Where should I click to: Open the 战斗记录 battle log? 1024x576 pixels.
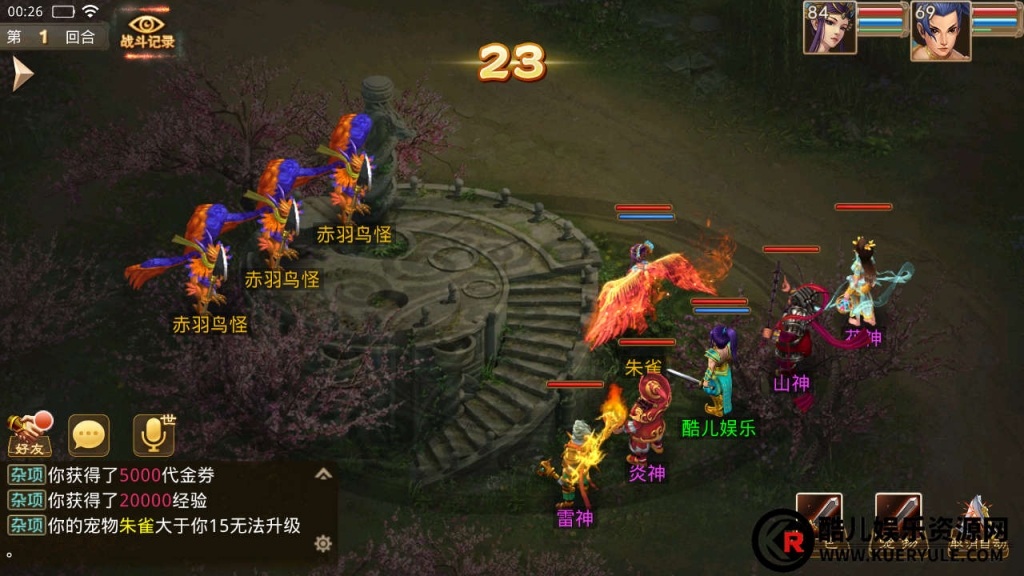pyautogui.click(x=147, y=31)
